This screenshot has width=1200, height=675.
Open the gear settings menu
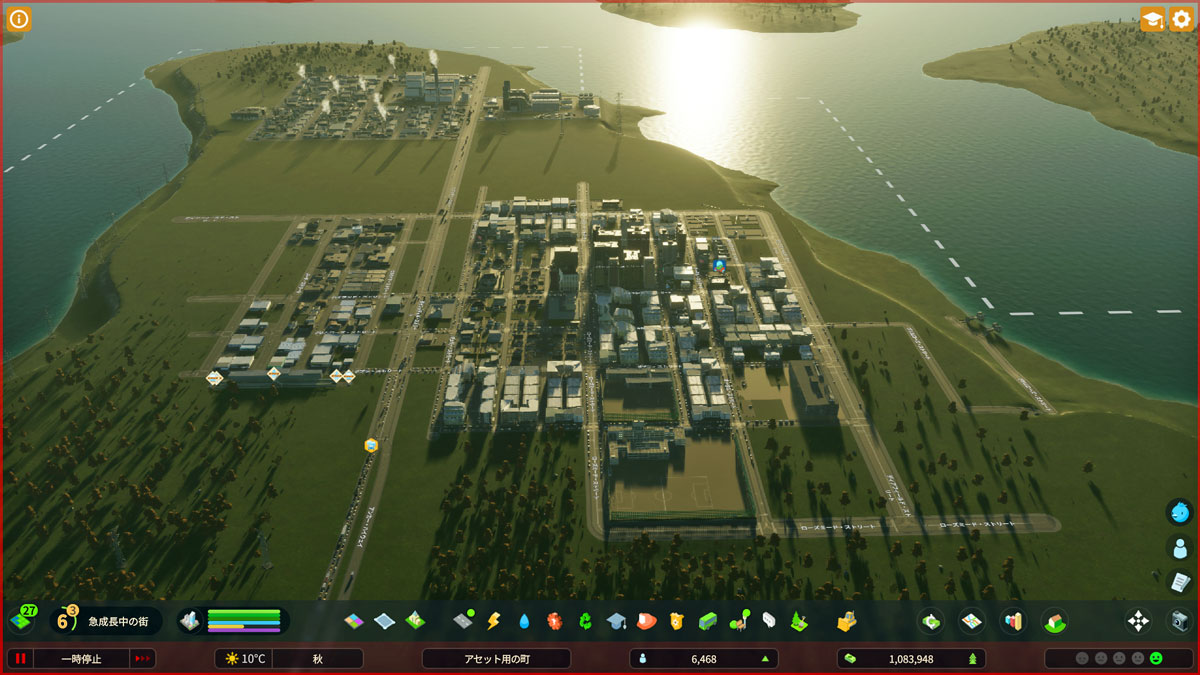coord(1180,19)
